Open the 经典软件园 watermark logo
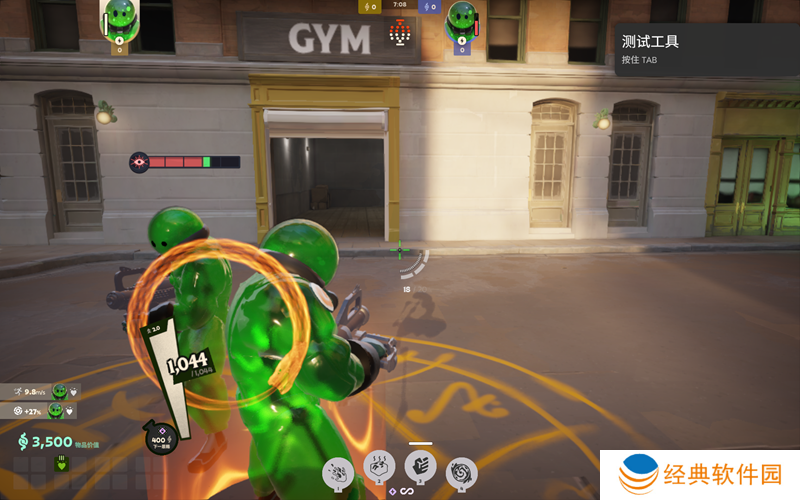This screenshot has width=800, height=500. (700, 474)
